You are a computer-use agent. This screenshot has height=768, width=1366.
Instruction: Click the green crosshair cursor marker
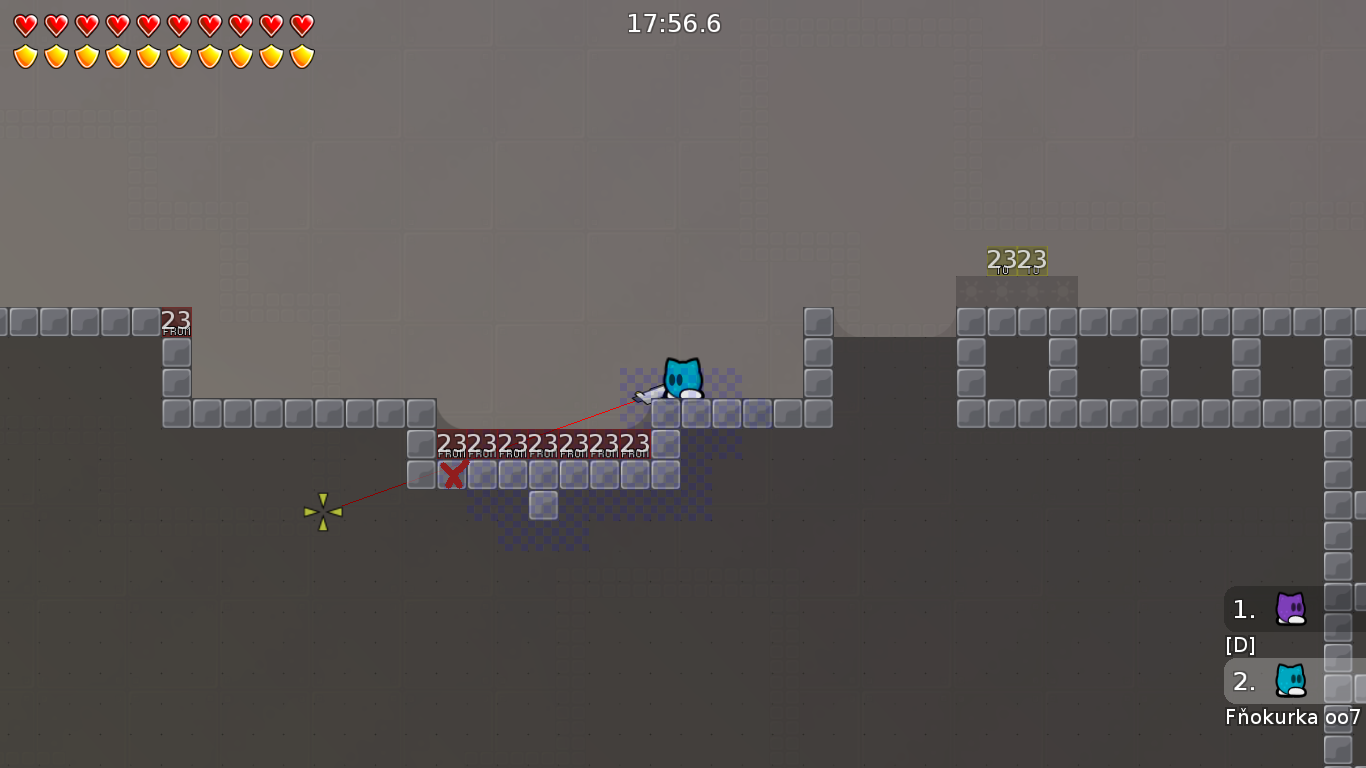[x=322, y=512]
